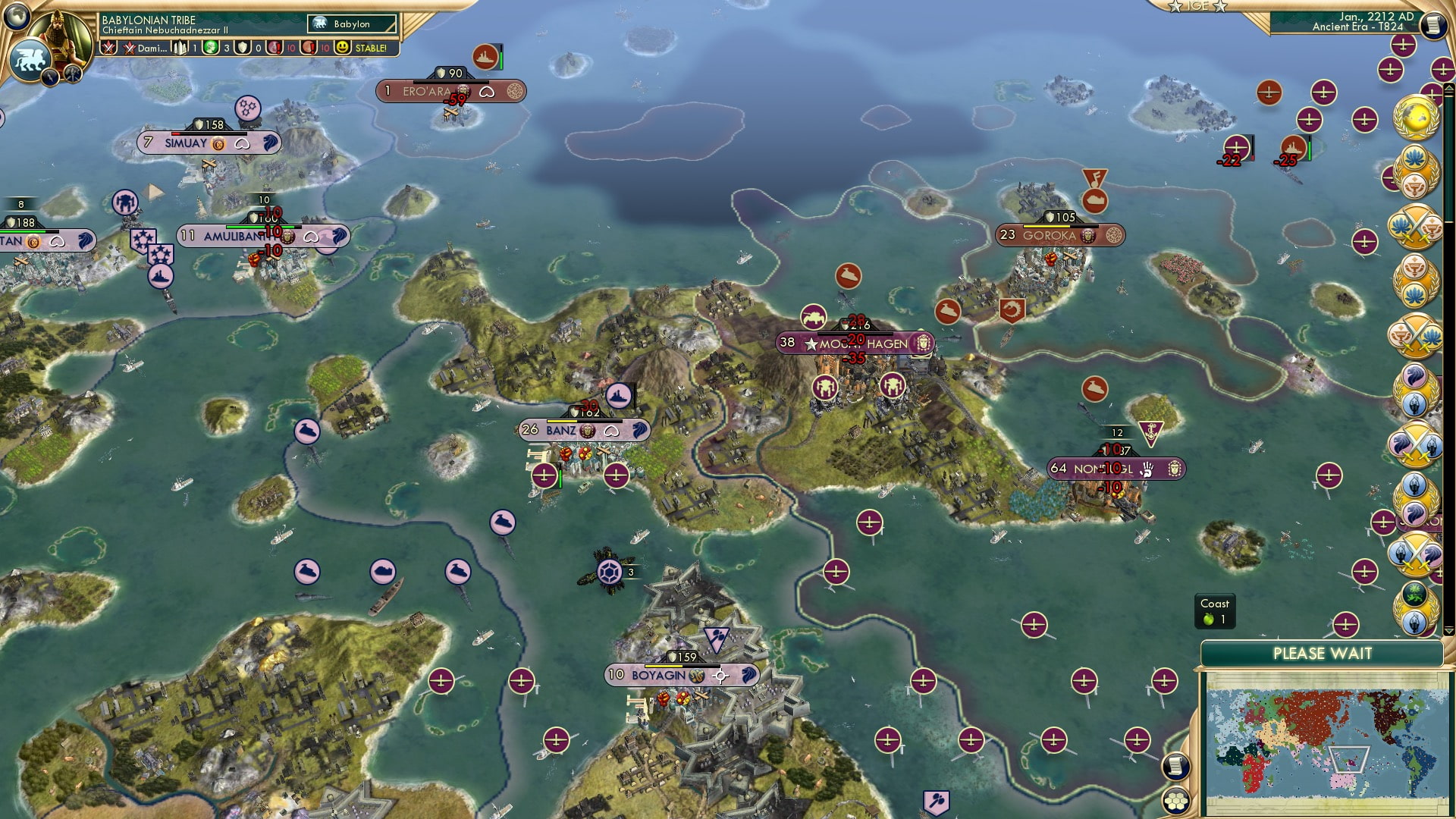
Task: Toggle the hex grid icon beside minimap
Action: (1176, 801)
